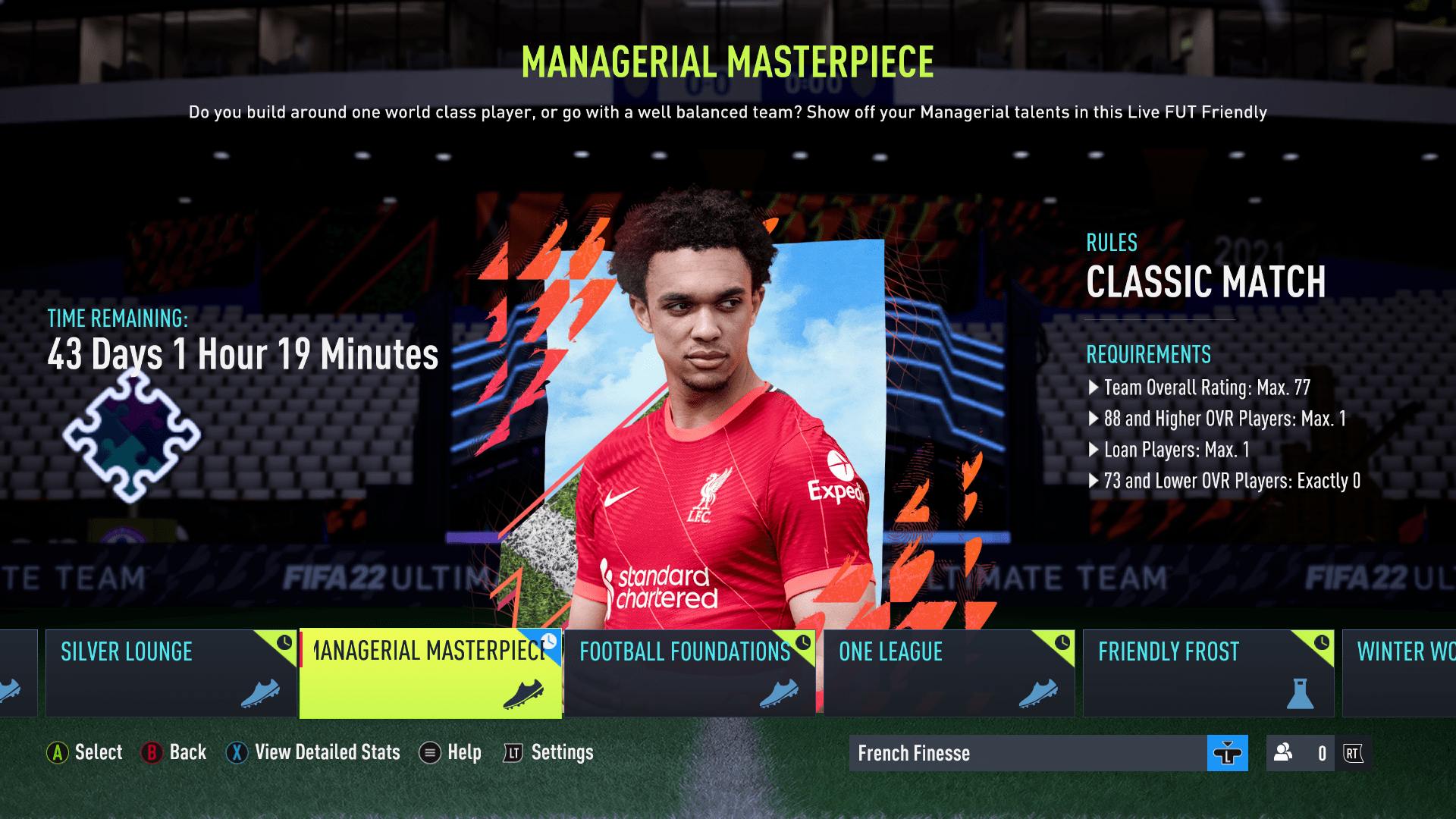The height and width of the screenshot is (819, 1456).
Task: Open Help from the bottom bar
Action: point(450,752)
